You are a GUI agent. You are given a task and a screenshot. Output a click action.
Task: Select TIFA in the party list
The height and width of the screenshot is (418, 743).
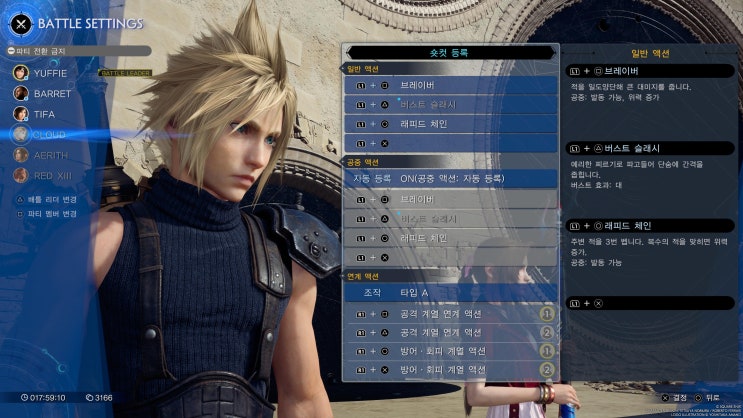[44, 114]
